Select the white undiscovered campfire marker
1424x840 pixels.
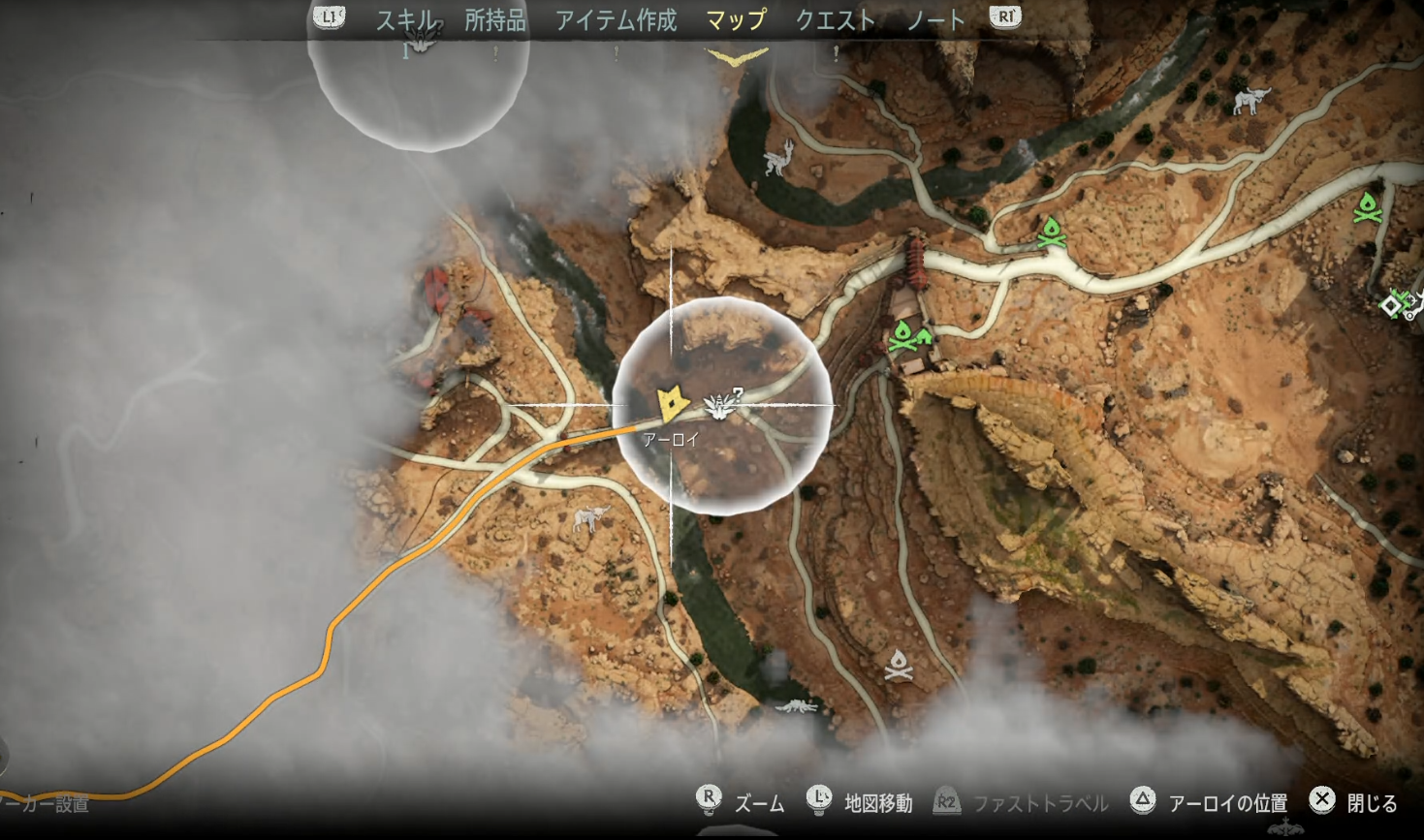pyautogui.click(x=899, y=665)
